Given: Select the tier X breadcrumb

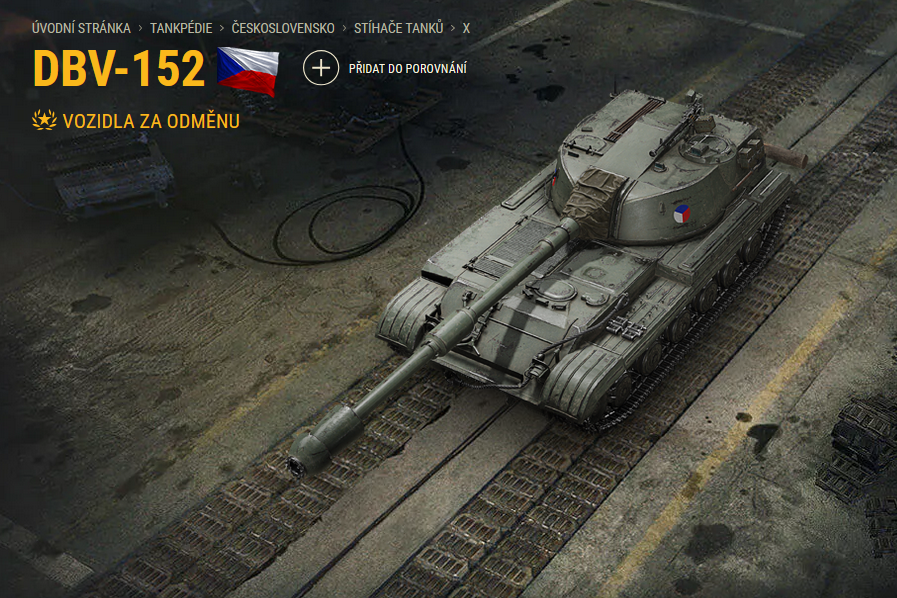Looking at the screenshot, I should click(x=466, y=28).
